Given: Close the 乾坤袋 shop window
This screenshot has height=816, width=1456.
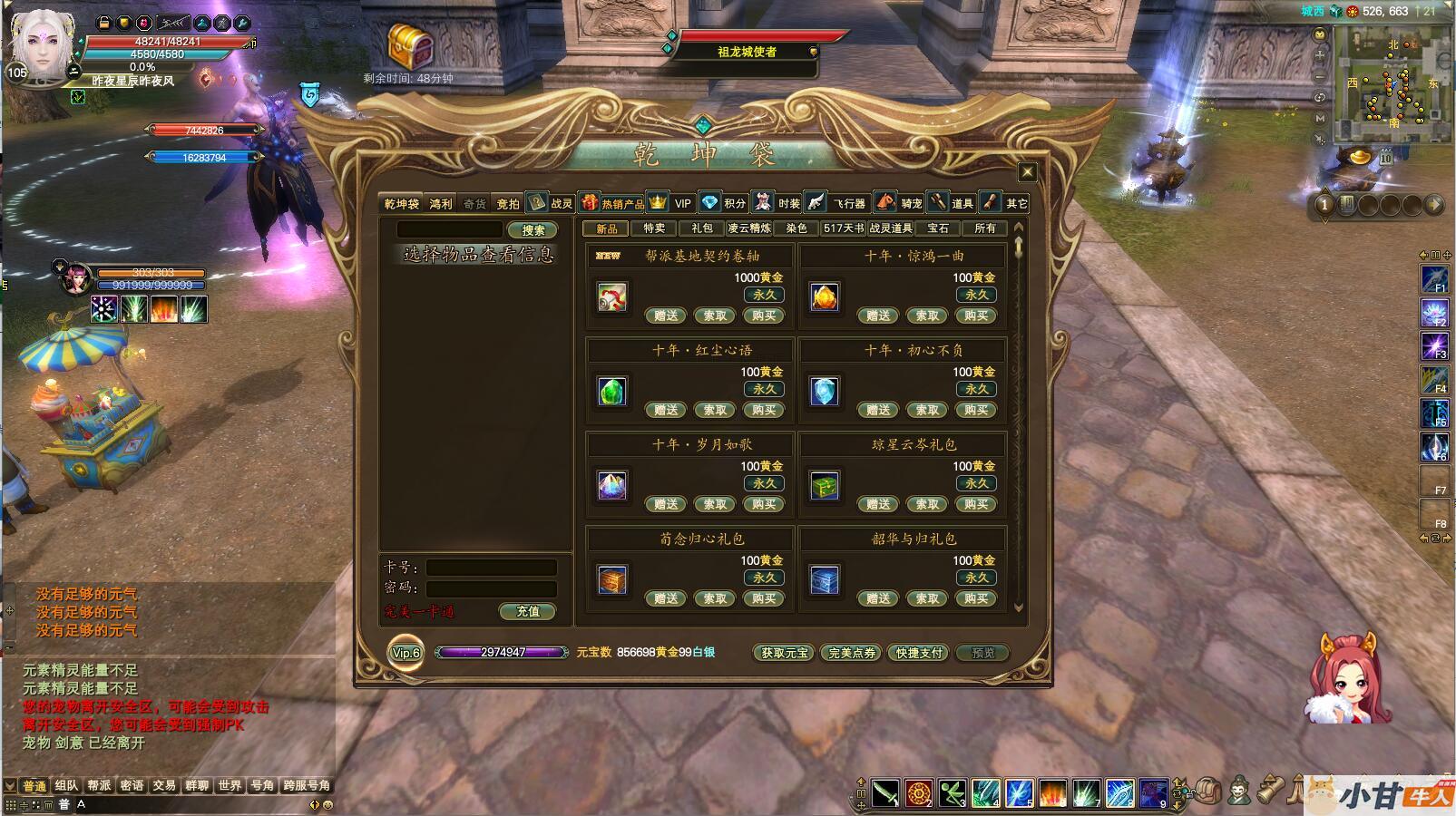Looking at the screenshot, I should click(1027, 172).
